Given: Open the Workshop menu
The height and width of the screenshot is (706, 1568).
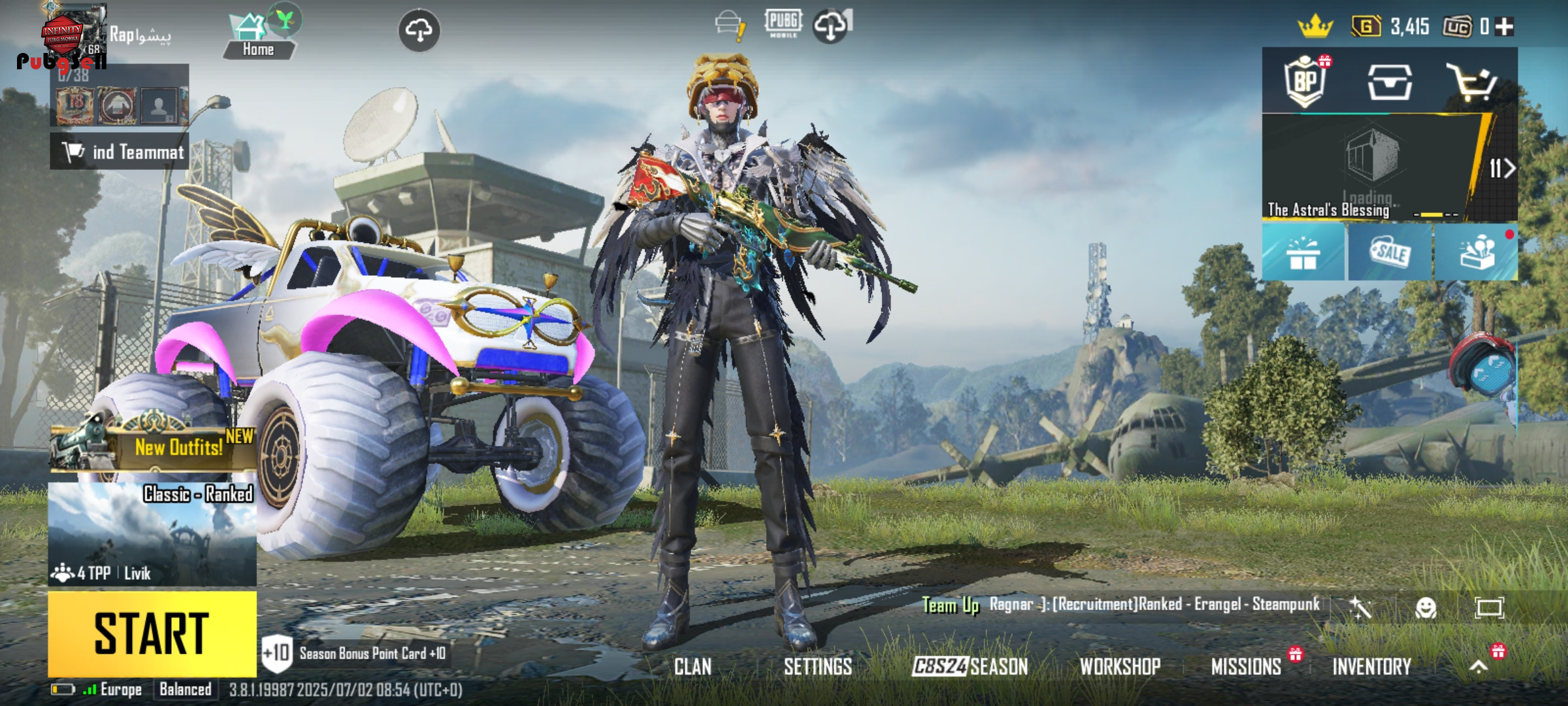Looking at the screenshot, I should (1120, 667).
